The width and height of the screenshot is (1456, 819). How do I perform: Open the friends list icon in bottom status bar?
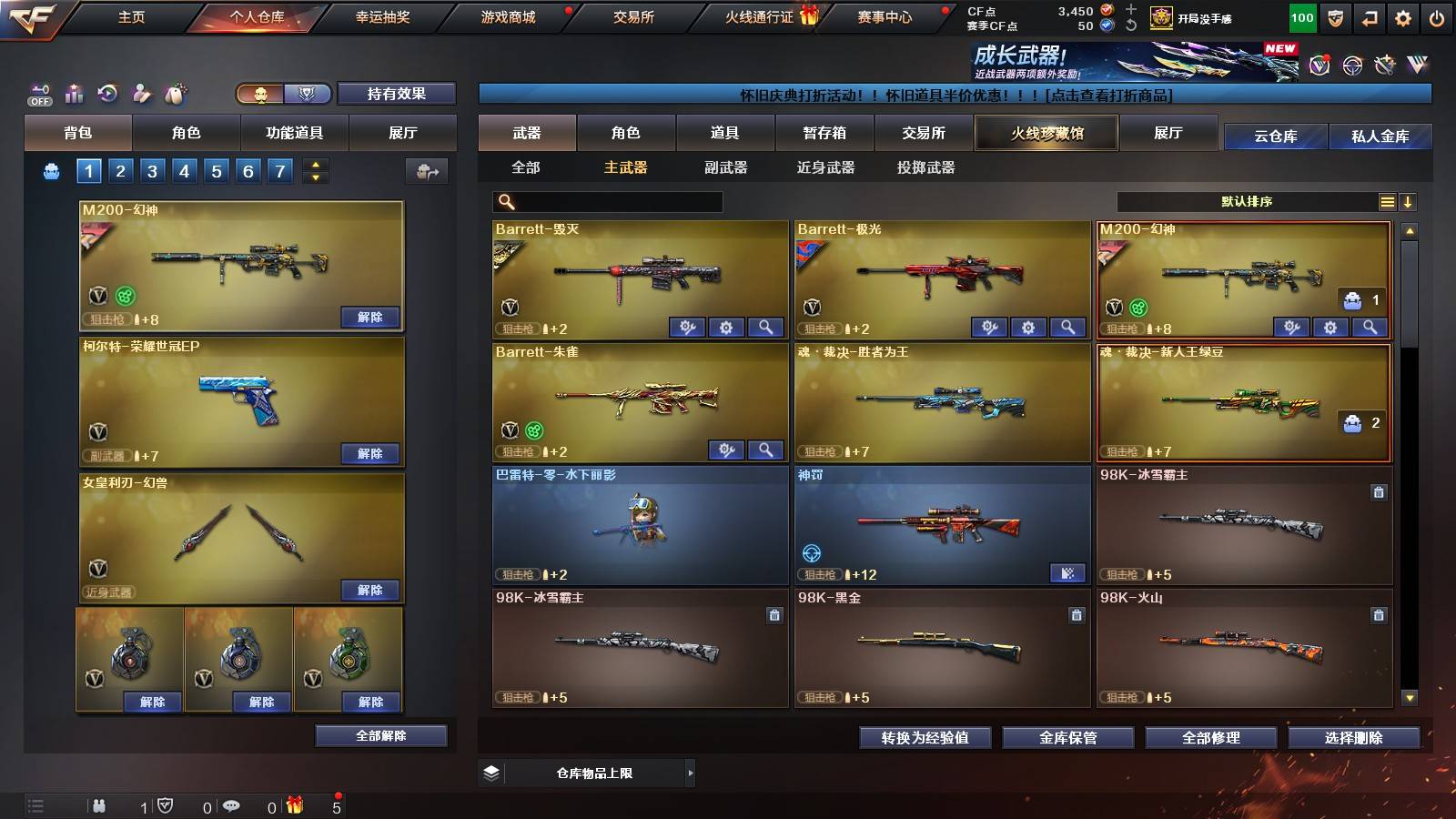(99, 806)
